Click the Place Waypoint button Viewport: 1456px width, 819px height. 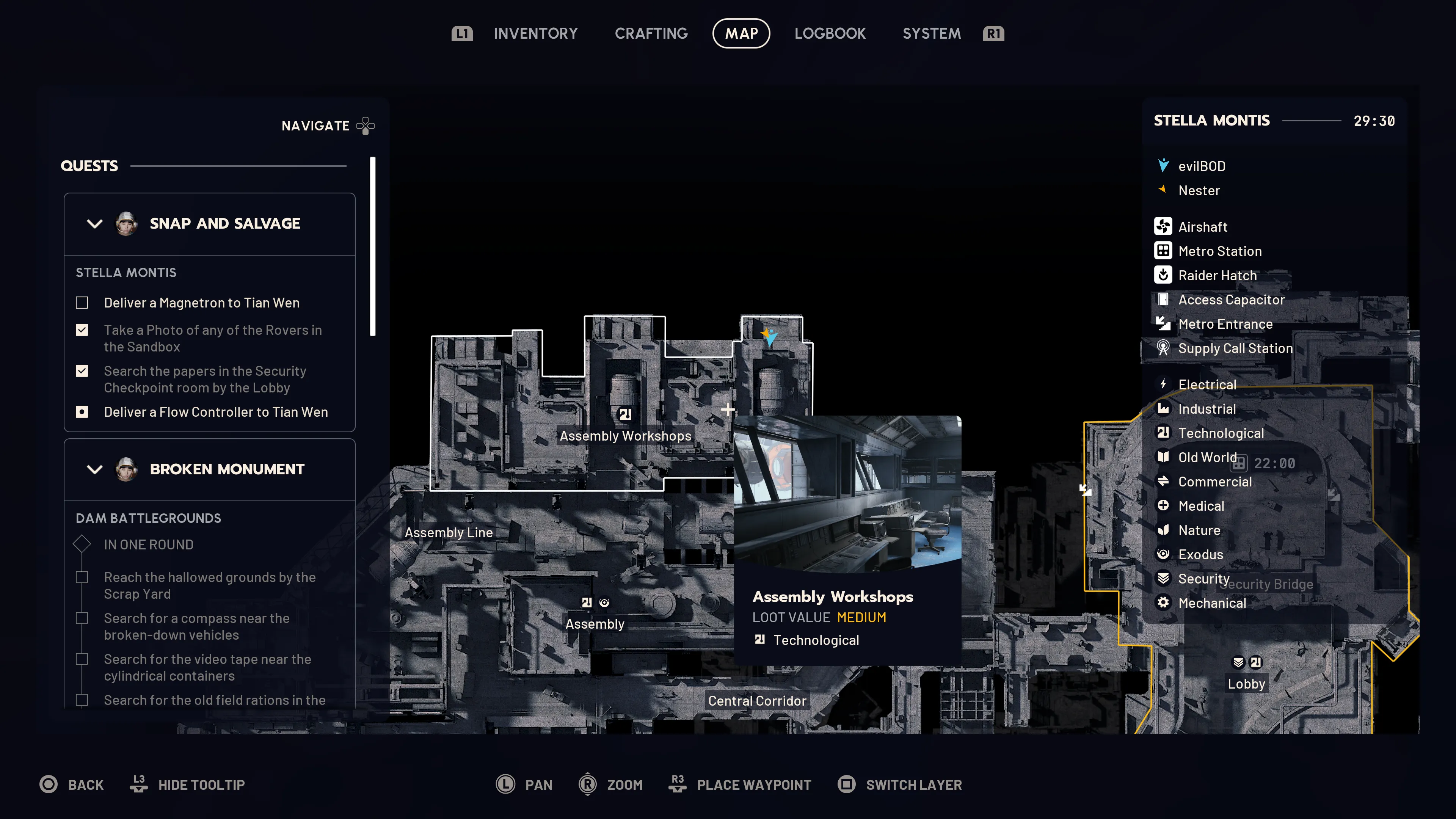pyautogui.click(x=755, y=784)
